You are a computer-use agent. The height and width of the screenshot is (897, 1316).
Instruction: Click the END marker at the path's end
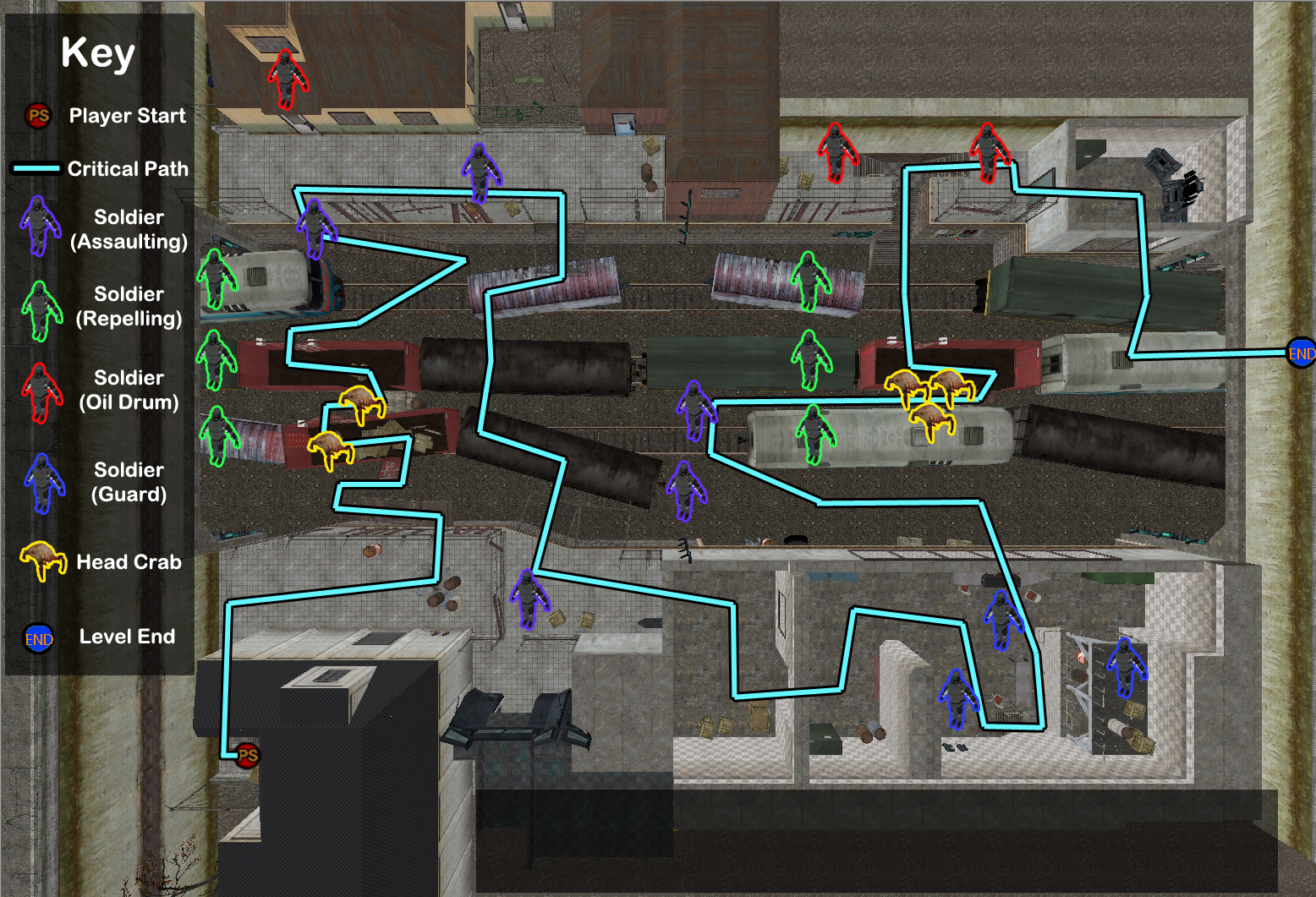1301,353
